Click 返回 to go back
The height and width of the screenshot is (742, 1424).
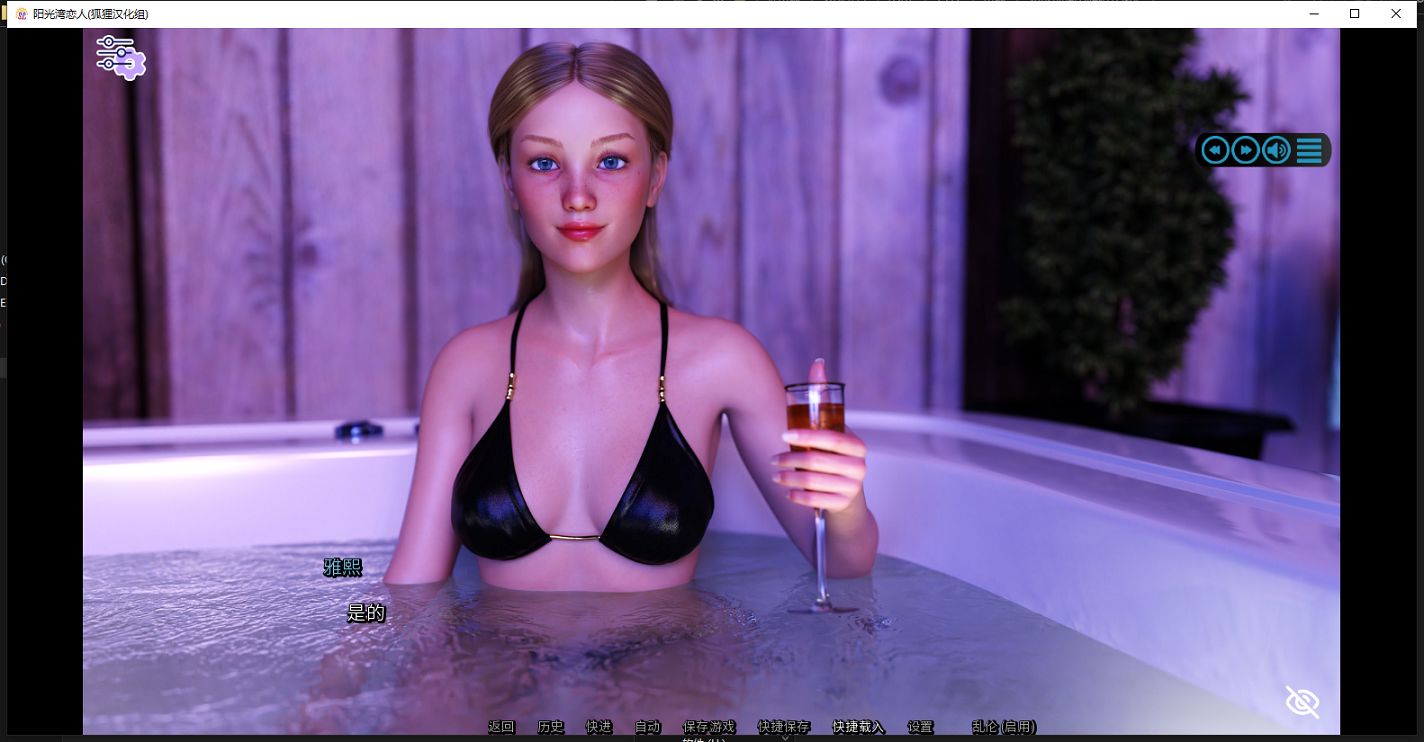[x=500, y=727]
